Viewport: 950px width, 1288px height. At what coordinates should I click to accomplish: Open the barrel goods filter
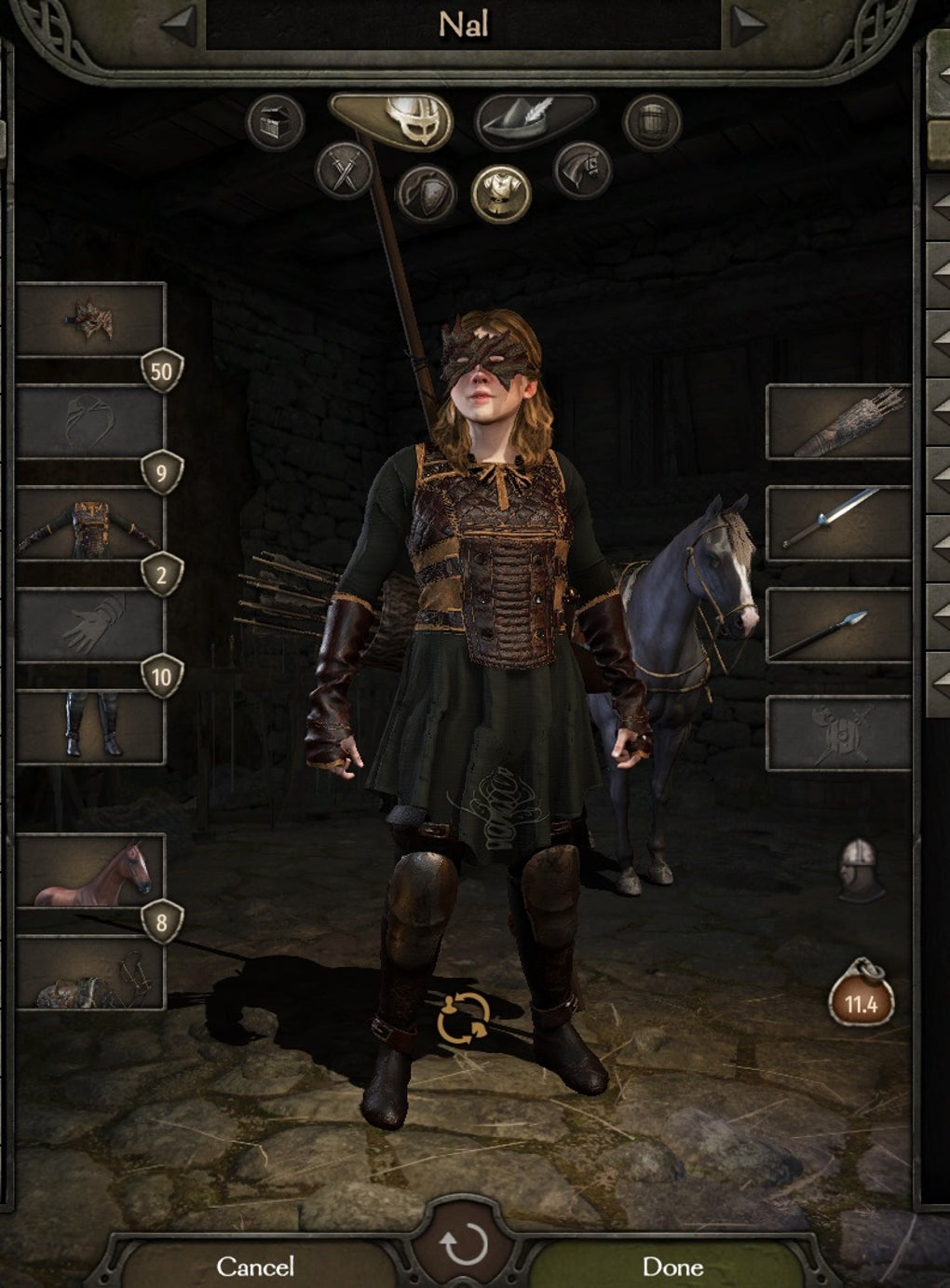tap(652, 122)
